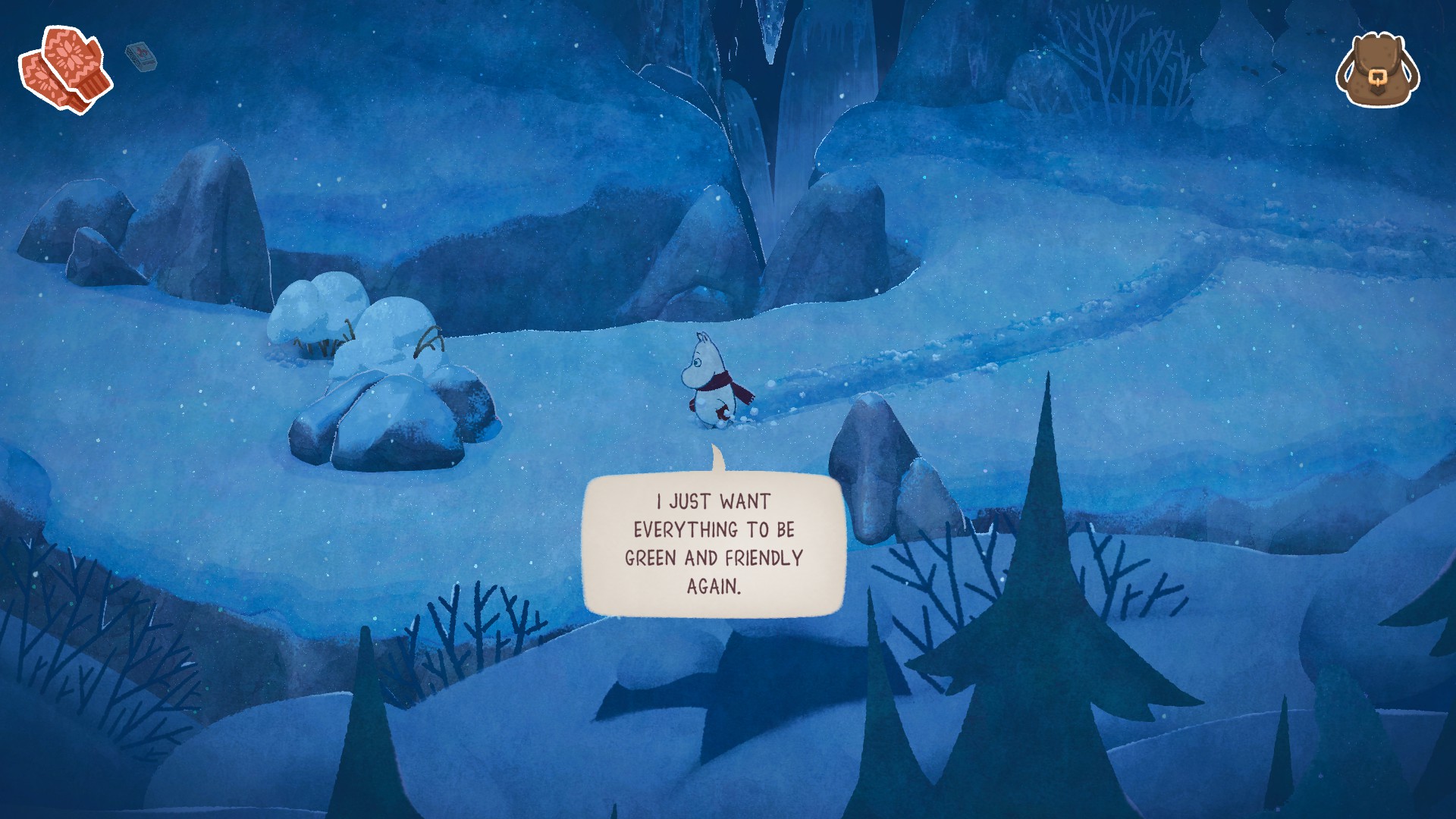Open the backpack inventory
The image size is (1456, 819).
tap(1379, 68)
